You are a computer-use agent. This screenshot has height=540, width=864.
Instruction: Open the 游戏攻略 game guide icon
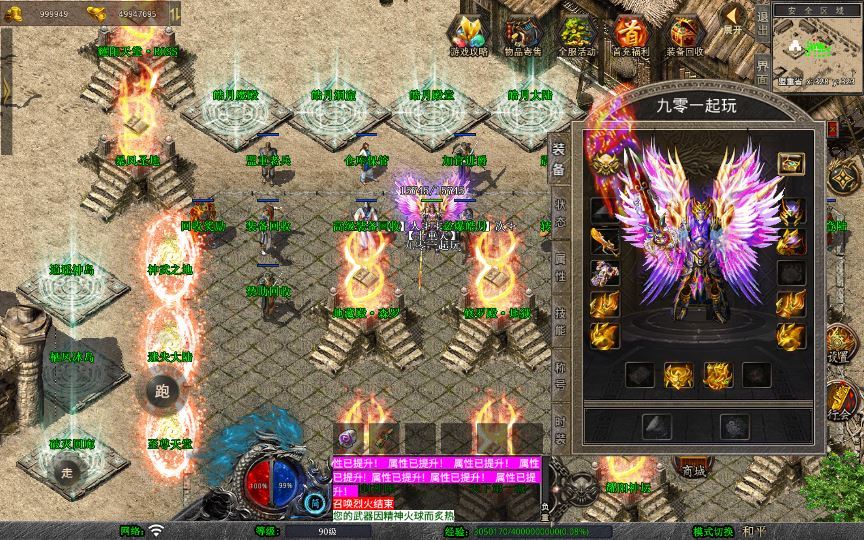point(470,34)
